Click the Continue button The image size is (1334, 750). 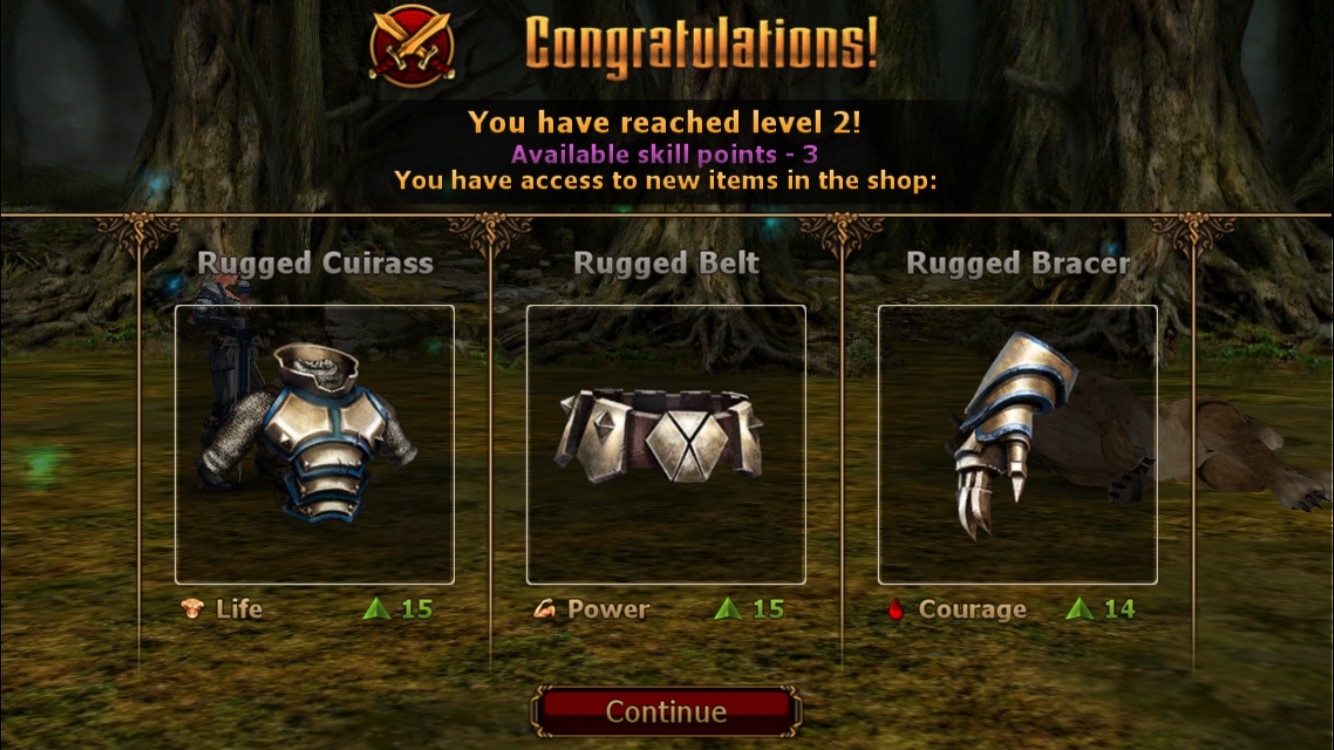(x=666, y=711)
